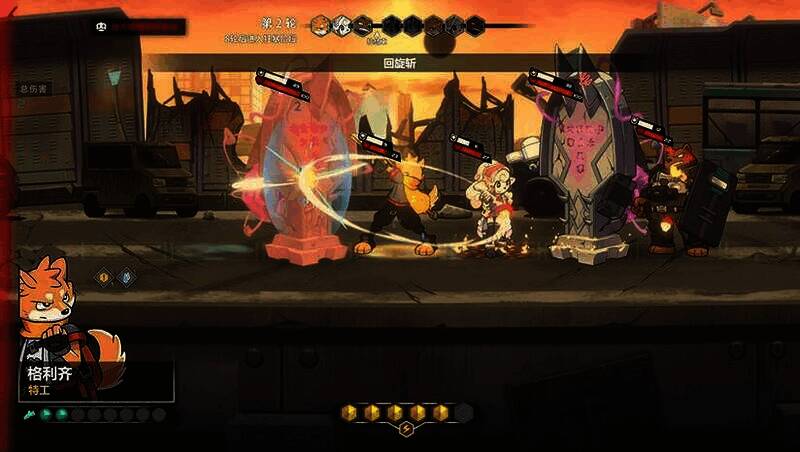The height and width of the screenshot is (452, 800).
Task: Inspect the orange exclamation status icon
Action: click(102, 277)
